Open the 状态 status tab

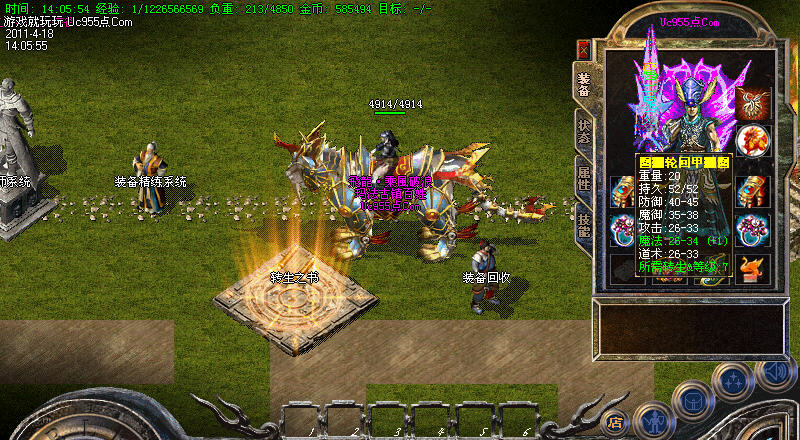(x=583, y=132)
